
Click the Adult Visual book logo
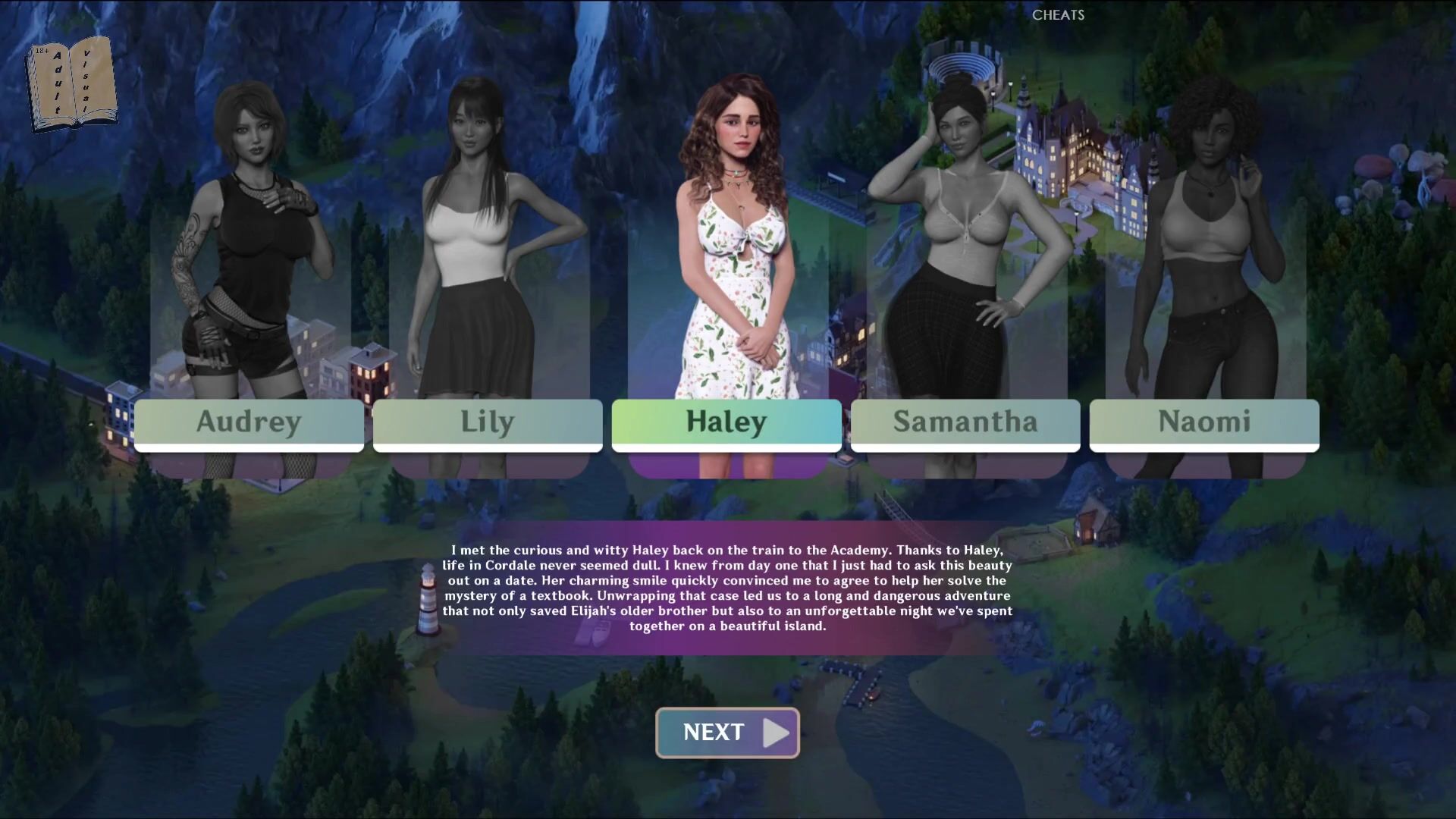(x=72, y=83)
